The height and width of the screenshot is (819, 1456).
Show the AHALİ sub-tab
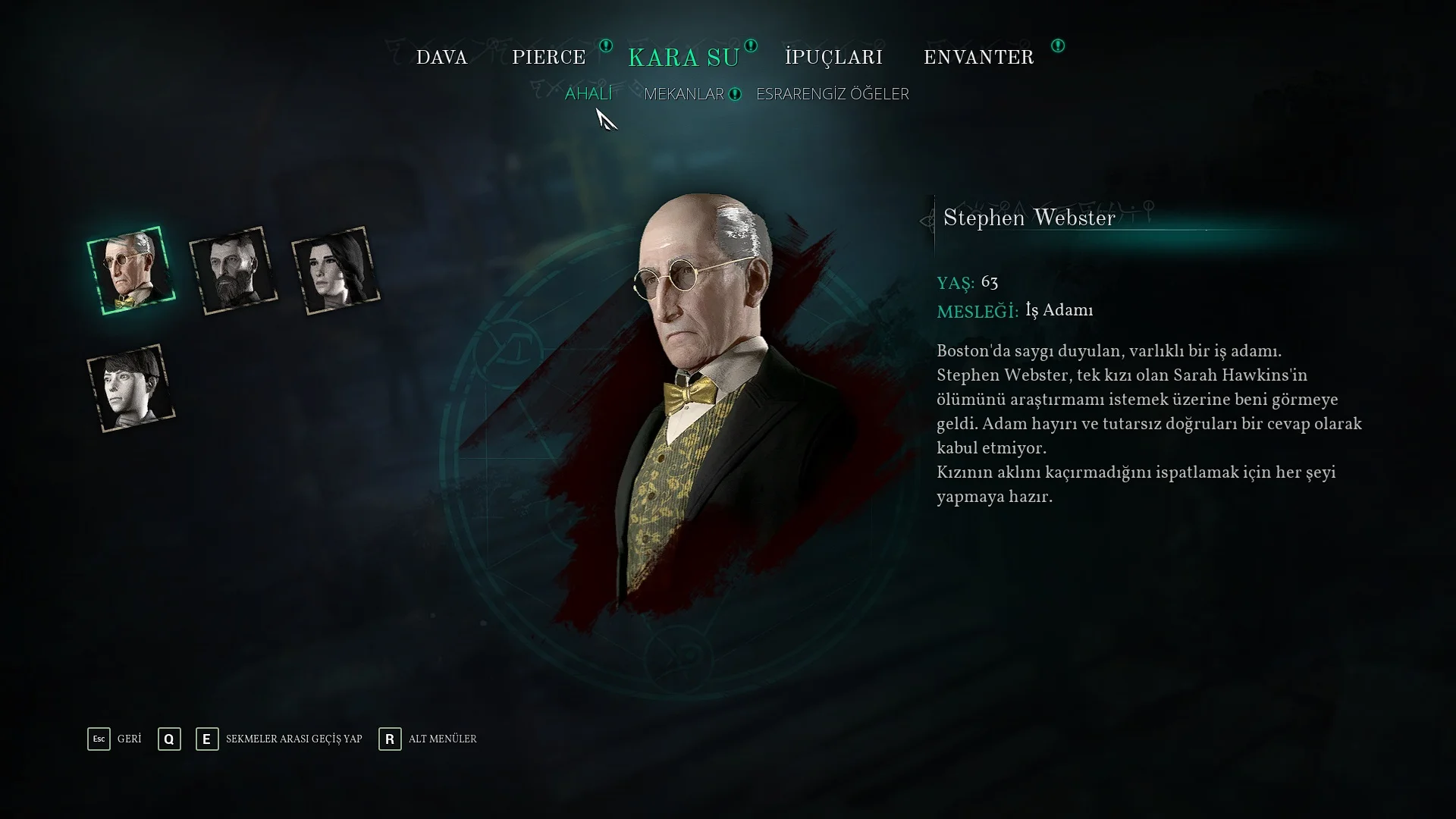coord(588,93)
